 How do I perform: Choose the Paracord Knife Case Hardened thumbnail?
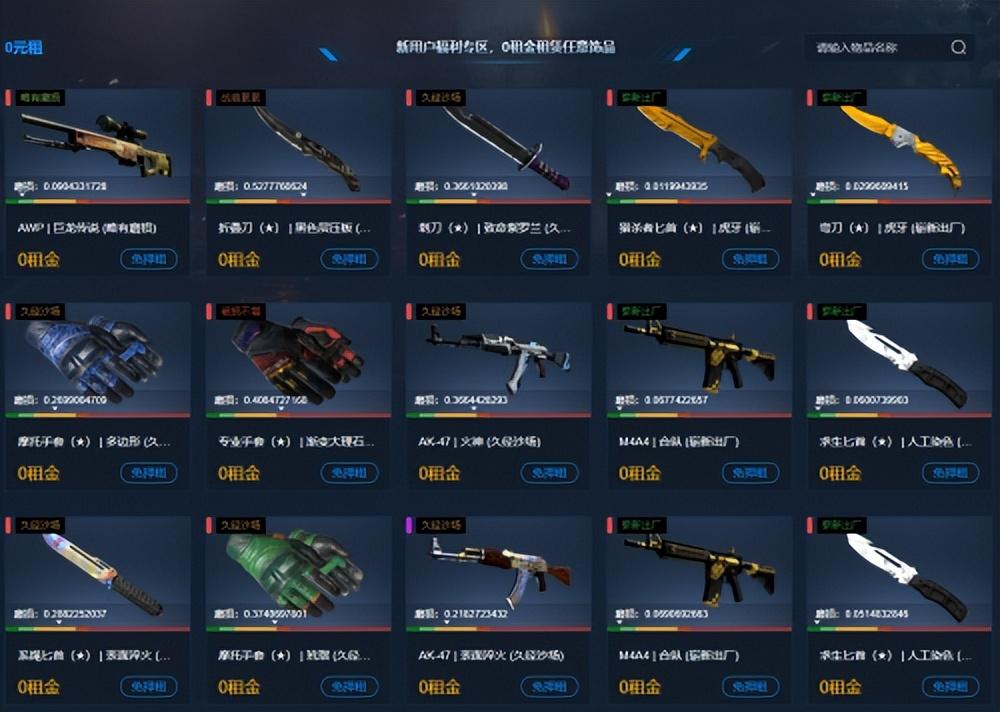[x=98, y=572]
